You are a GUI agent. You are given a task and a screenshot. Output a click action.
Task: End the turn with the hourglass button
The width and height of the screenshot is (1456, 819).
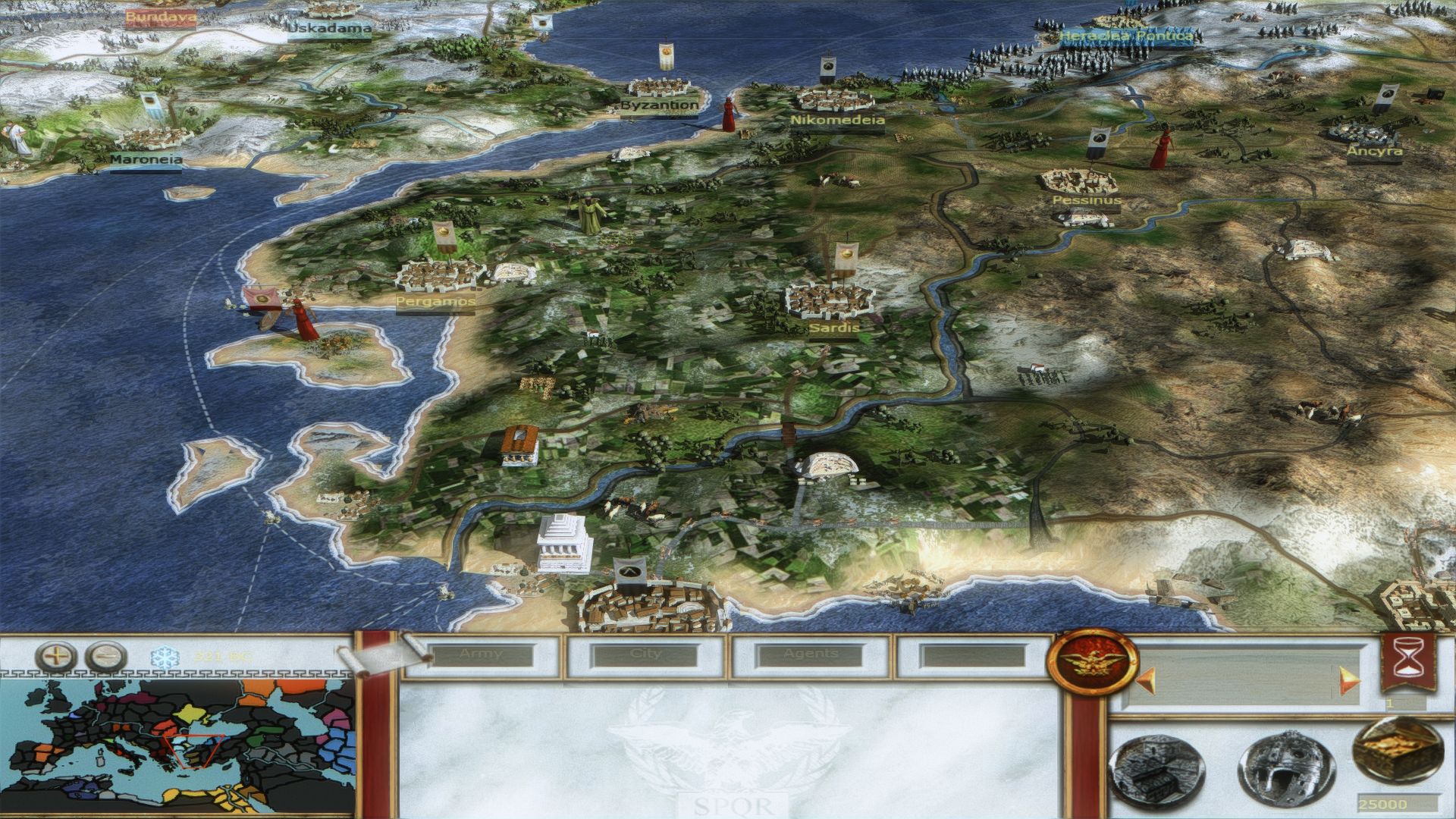tap(1407, 662)
